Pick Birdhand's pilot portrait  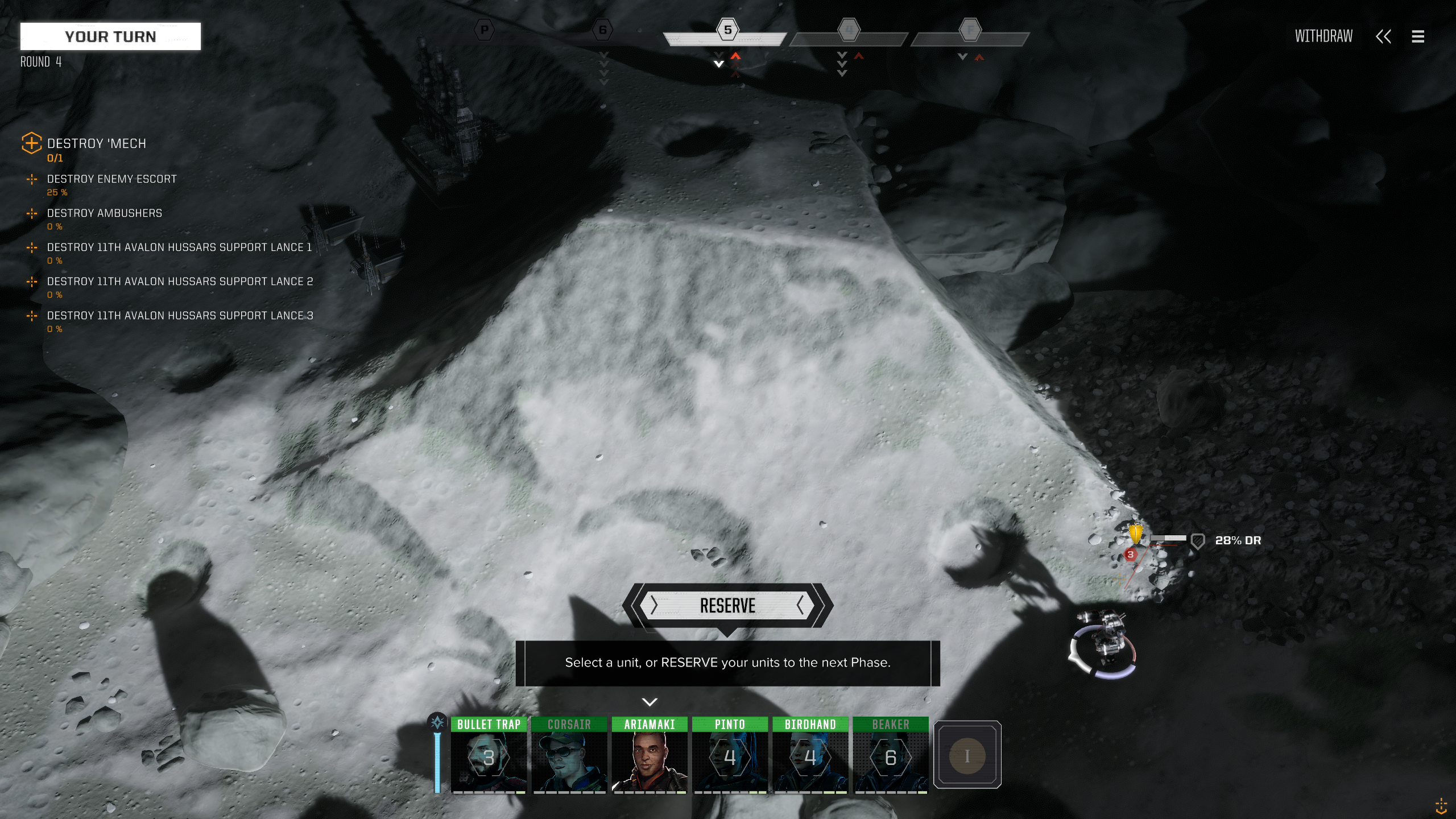point(810,756)
